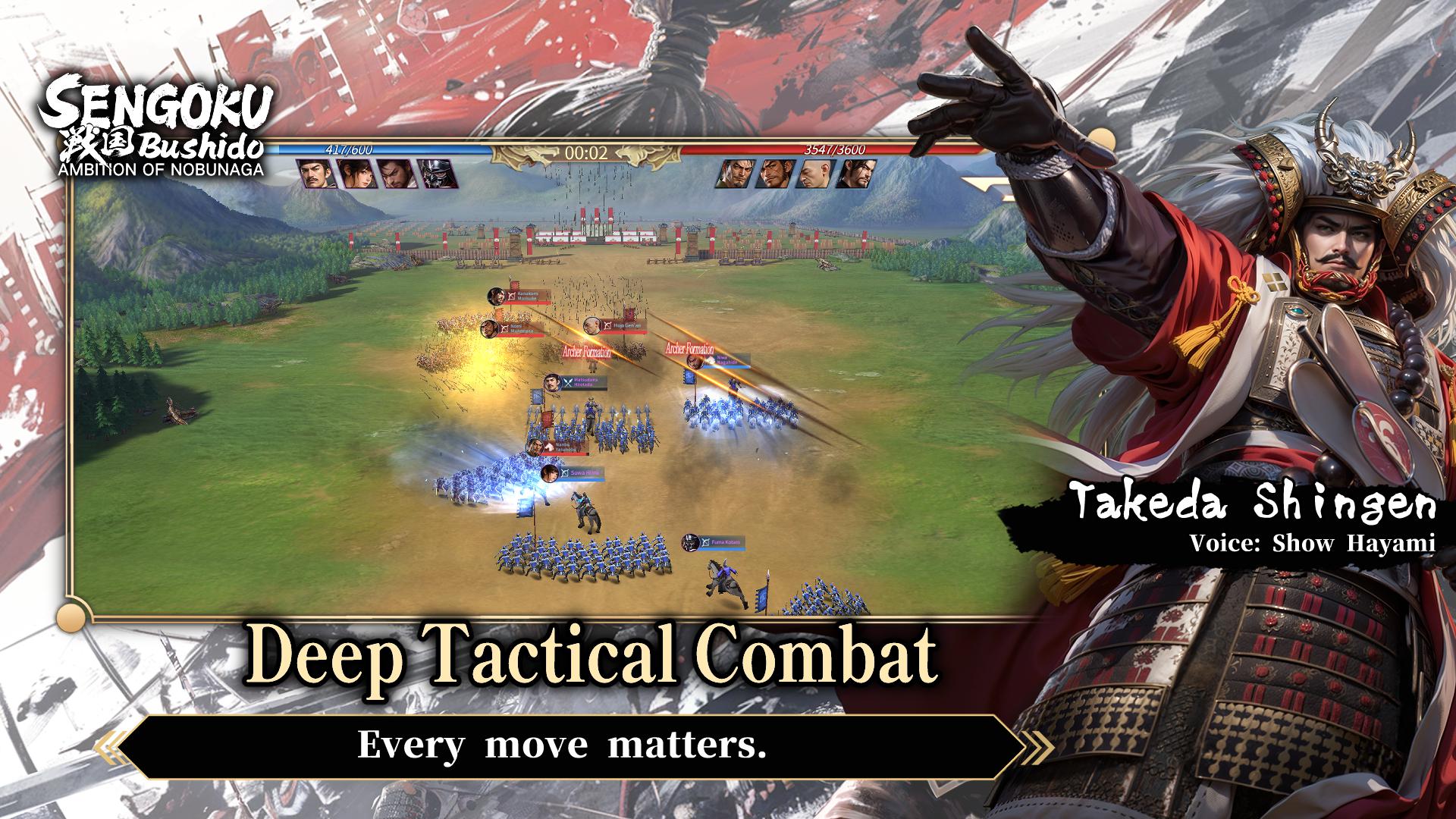The image size is (1456, 819).
Task: Expand the left Archer Formation banner
Action: (x=587, y=351)
